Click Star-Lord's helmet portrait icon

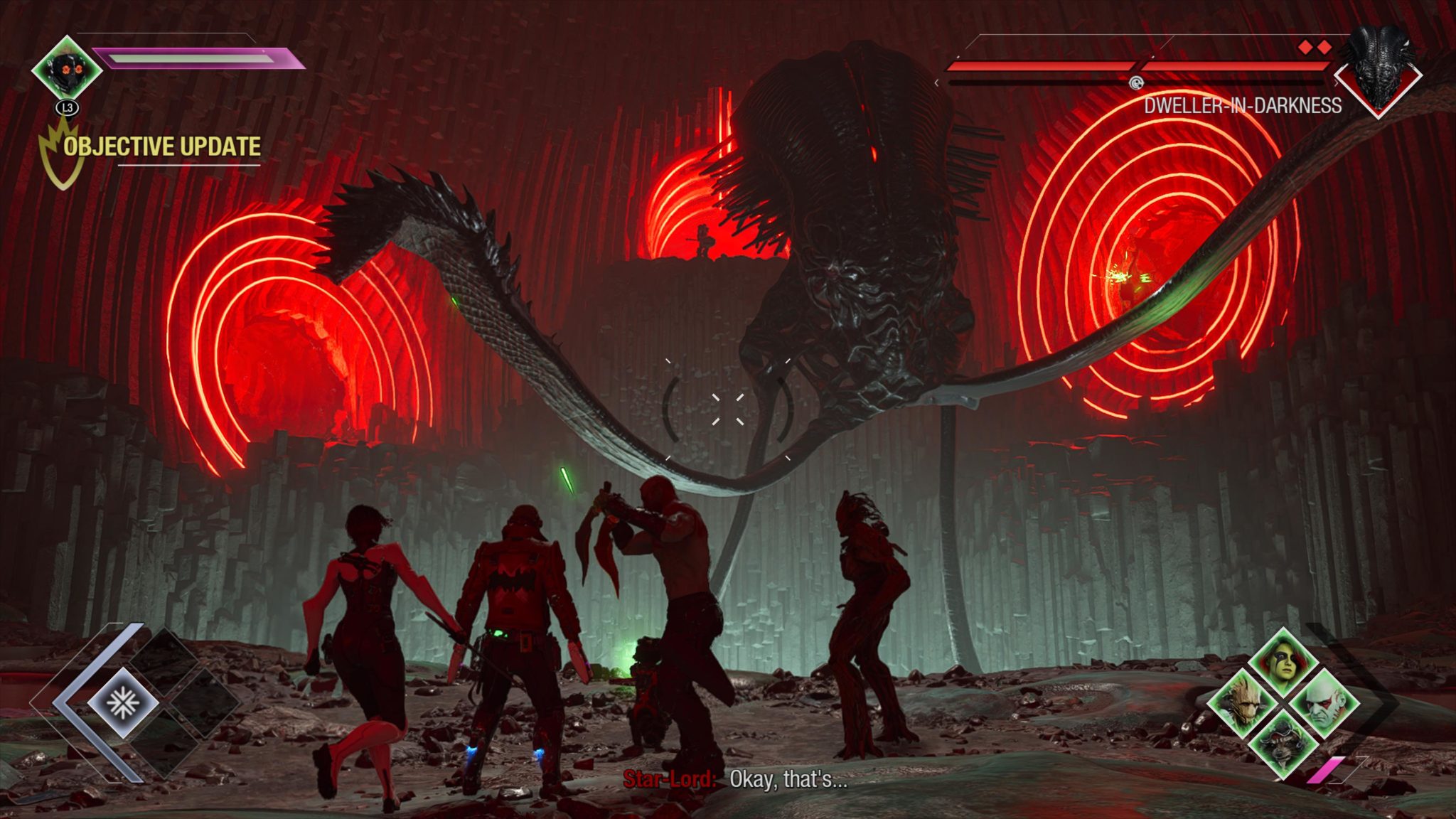click(67, 69)
